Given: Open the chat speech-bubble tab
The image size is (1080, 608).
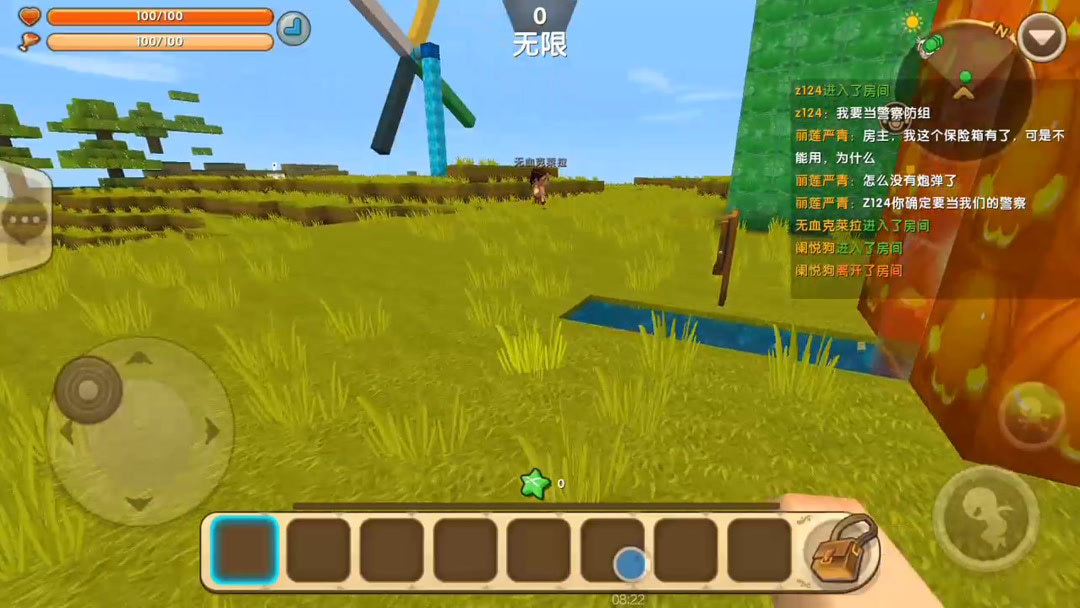Looking at the screenshot, I should (24, 219).
